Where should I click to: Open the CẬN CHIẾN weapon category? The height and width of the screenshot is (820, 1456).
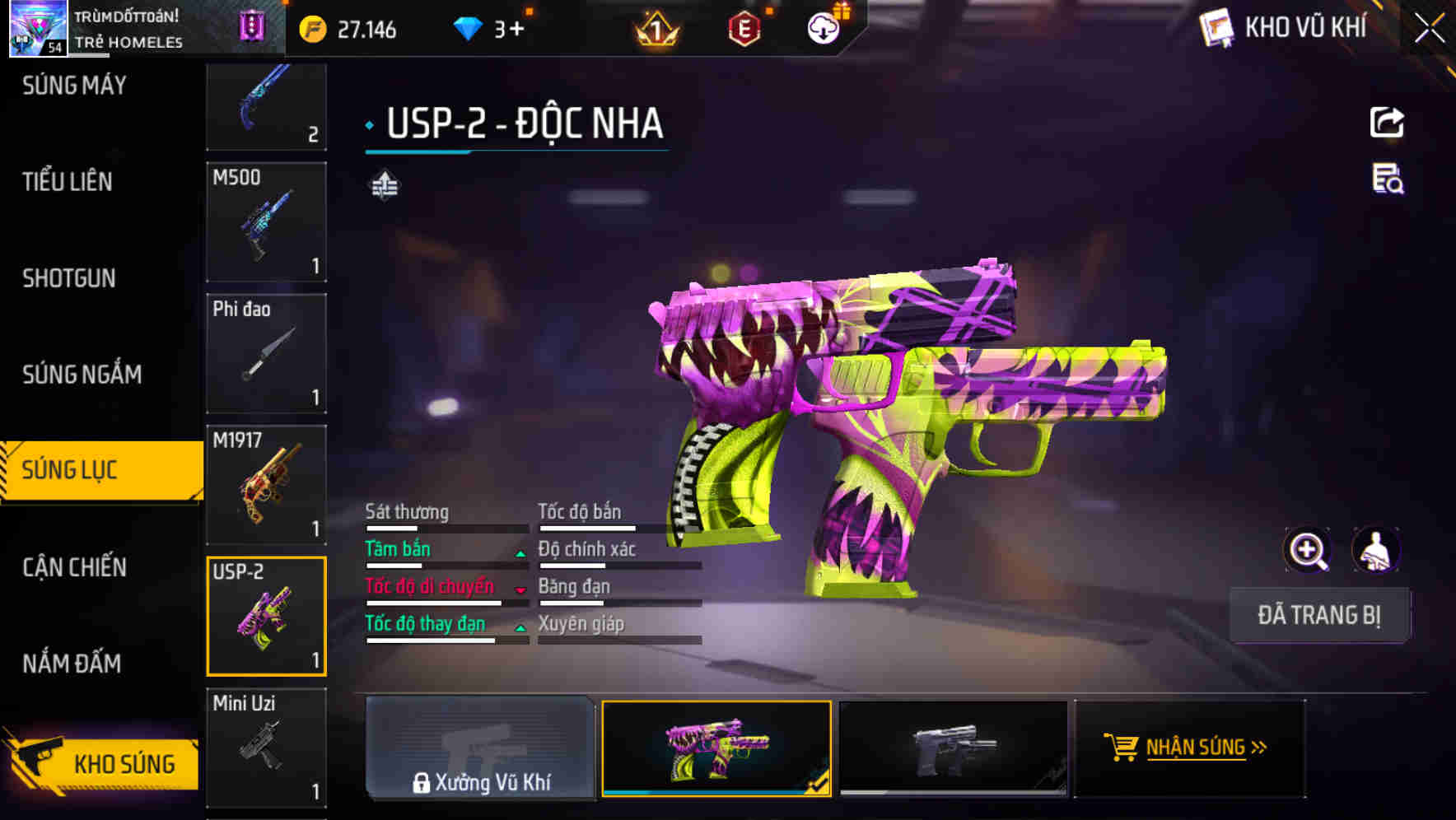72,568
